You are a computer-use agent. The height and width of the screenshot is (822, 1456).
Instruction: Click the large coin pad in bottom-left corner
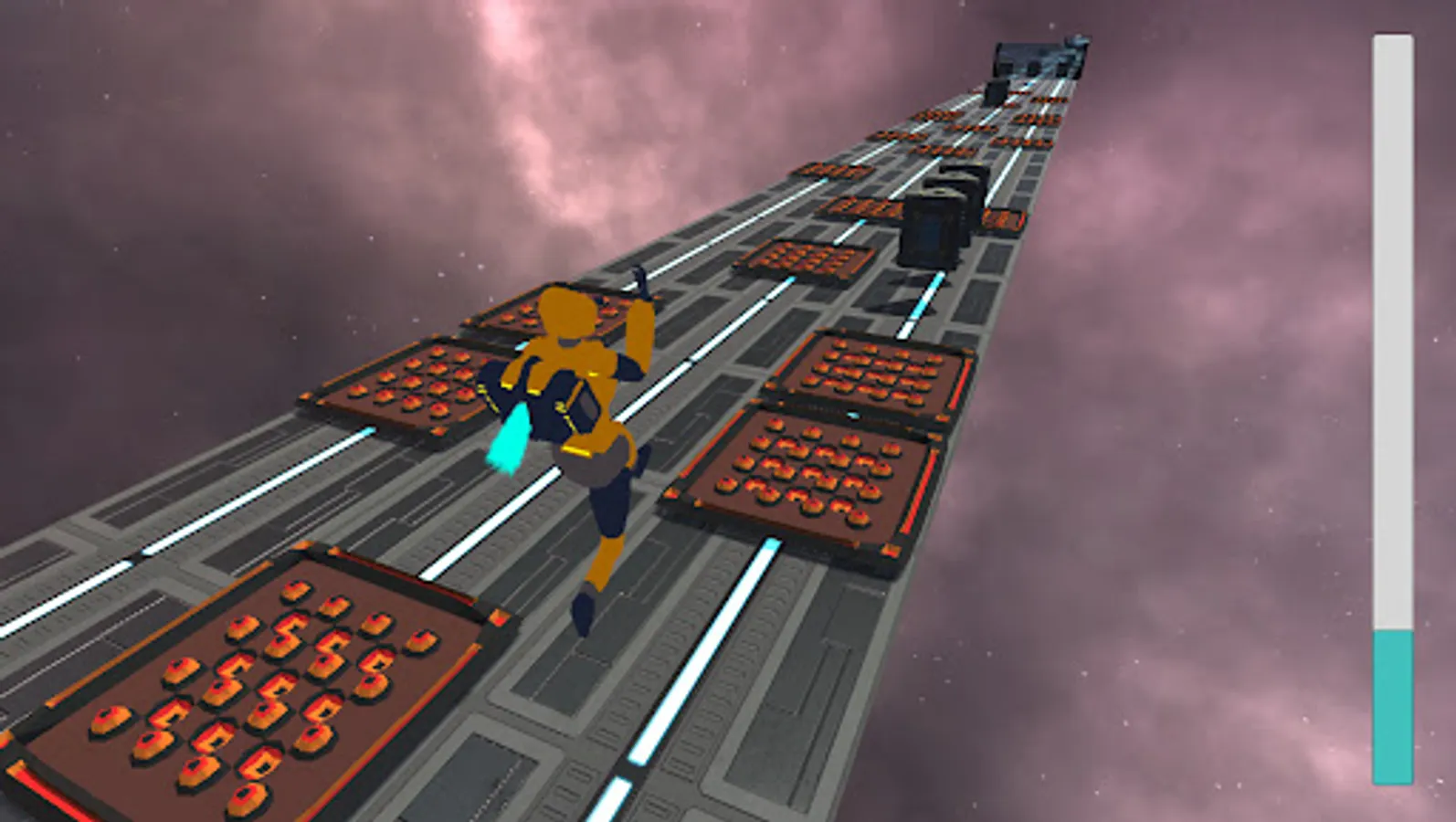pos(247,694)
